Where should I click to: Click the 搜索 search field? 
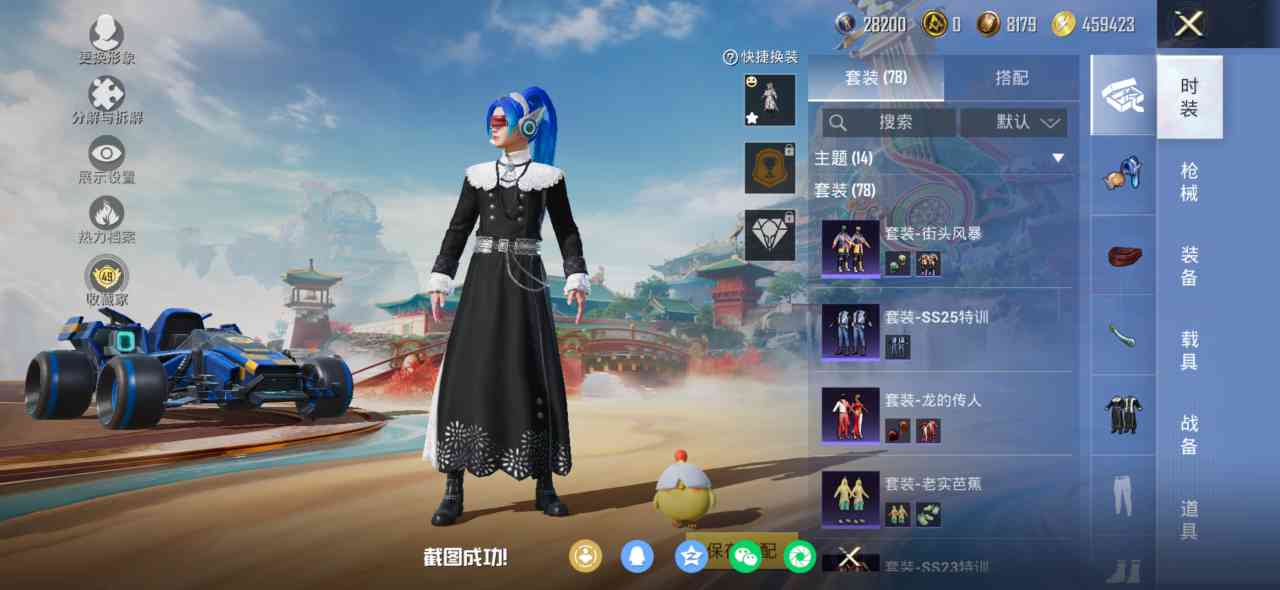coord(888,122)
